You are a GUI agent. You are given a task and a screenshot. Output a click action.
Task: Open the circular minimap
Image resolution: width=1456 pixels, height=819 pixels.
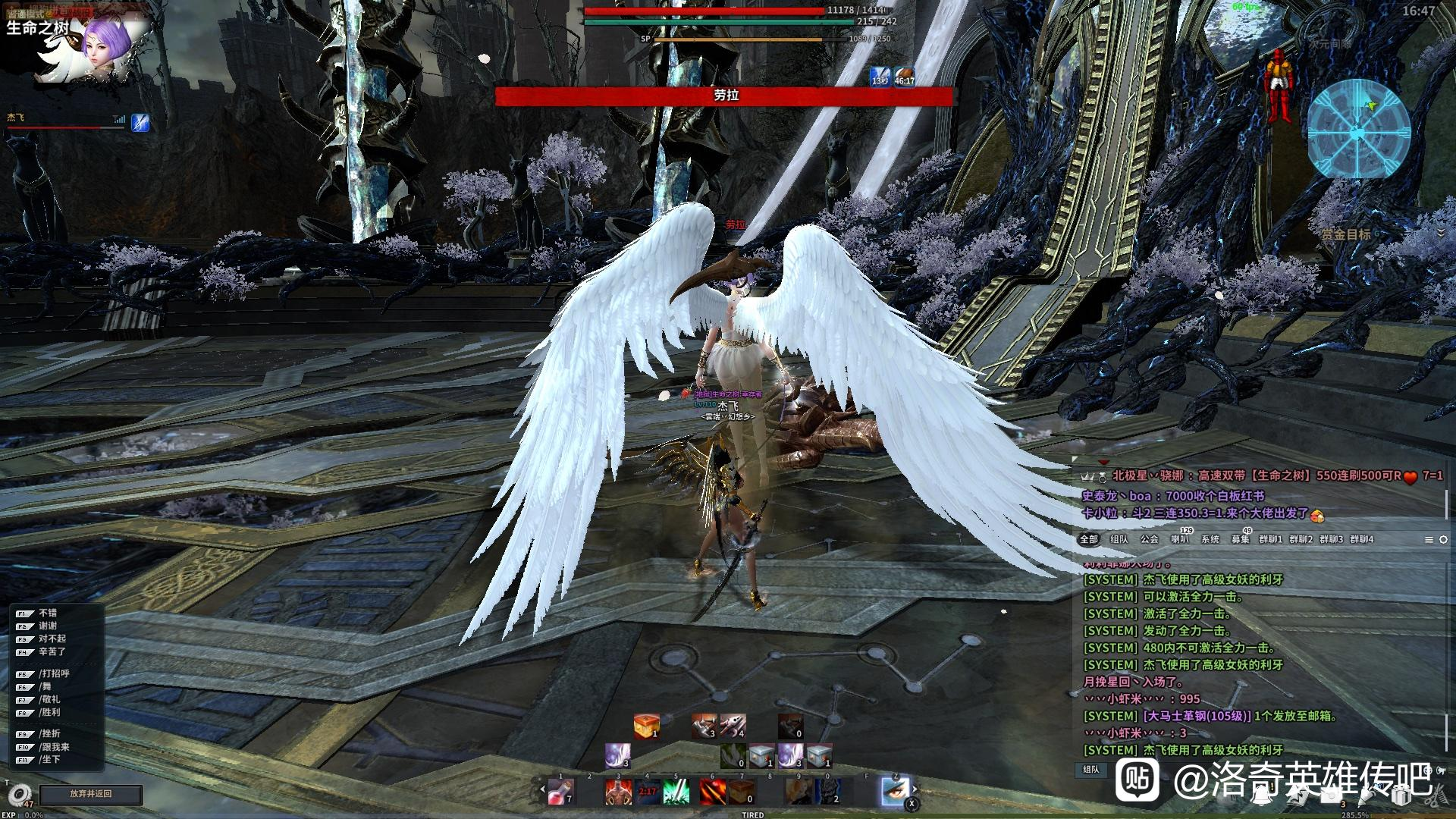click(1358, 129)
